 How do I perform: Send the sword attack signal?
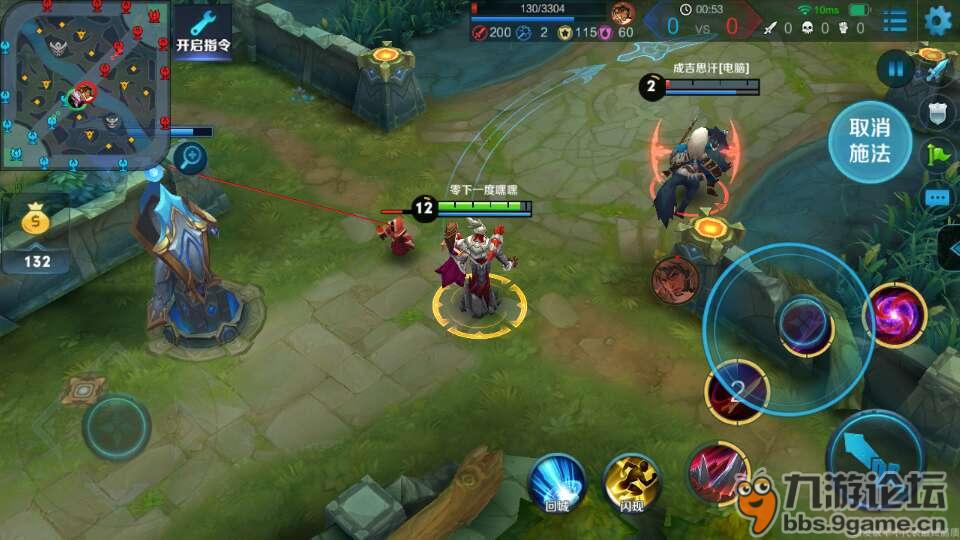938,70
